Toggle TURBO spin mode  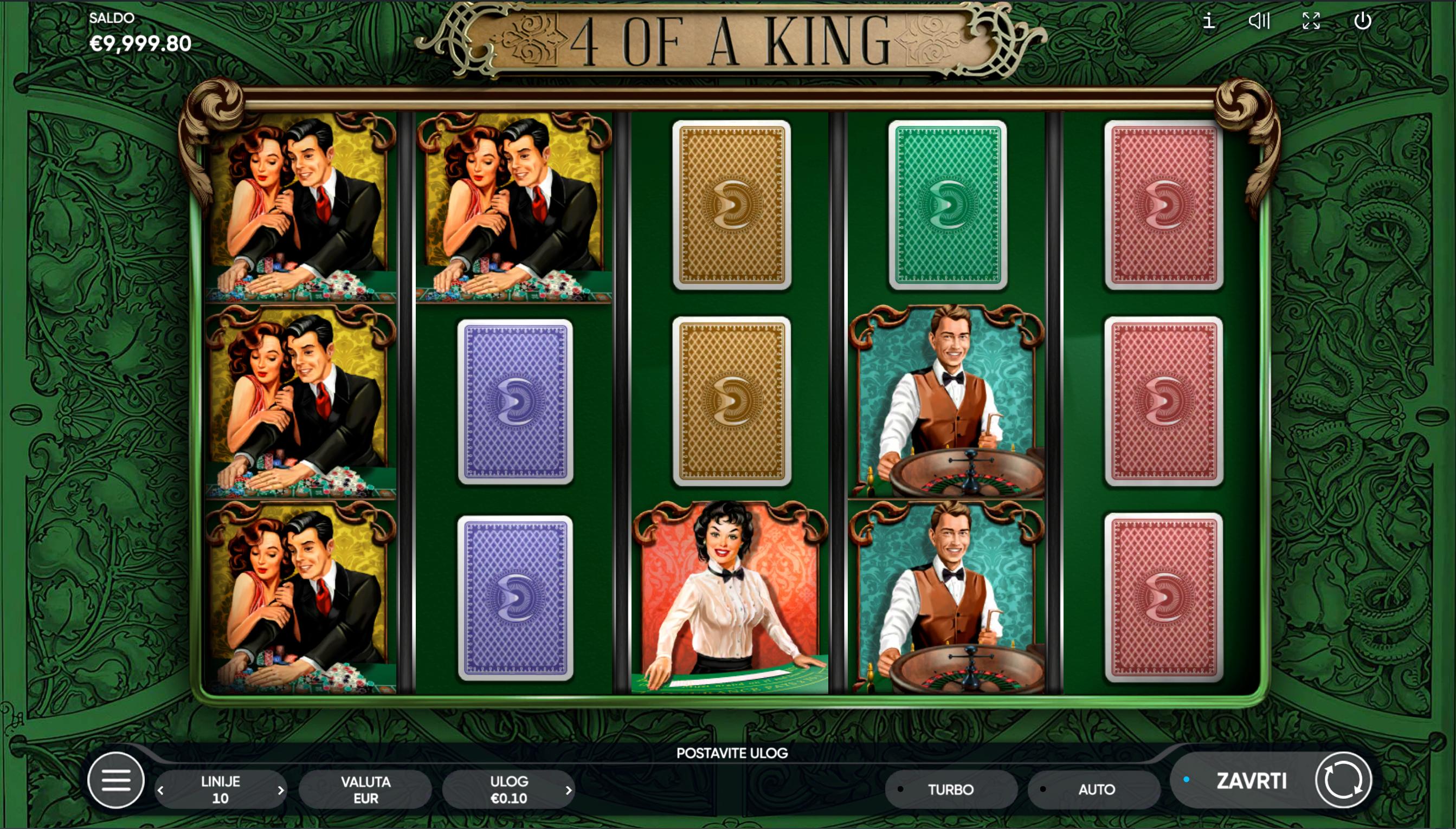[950, 789]
